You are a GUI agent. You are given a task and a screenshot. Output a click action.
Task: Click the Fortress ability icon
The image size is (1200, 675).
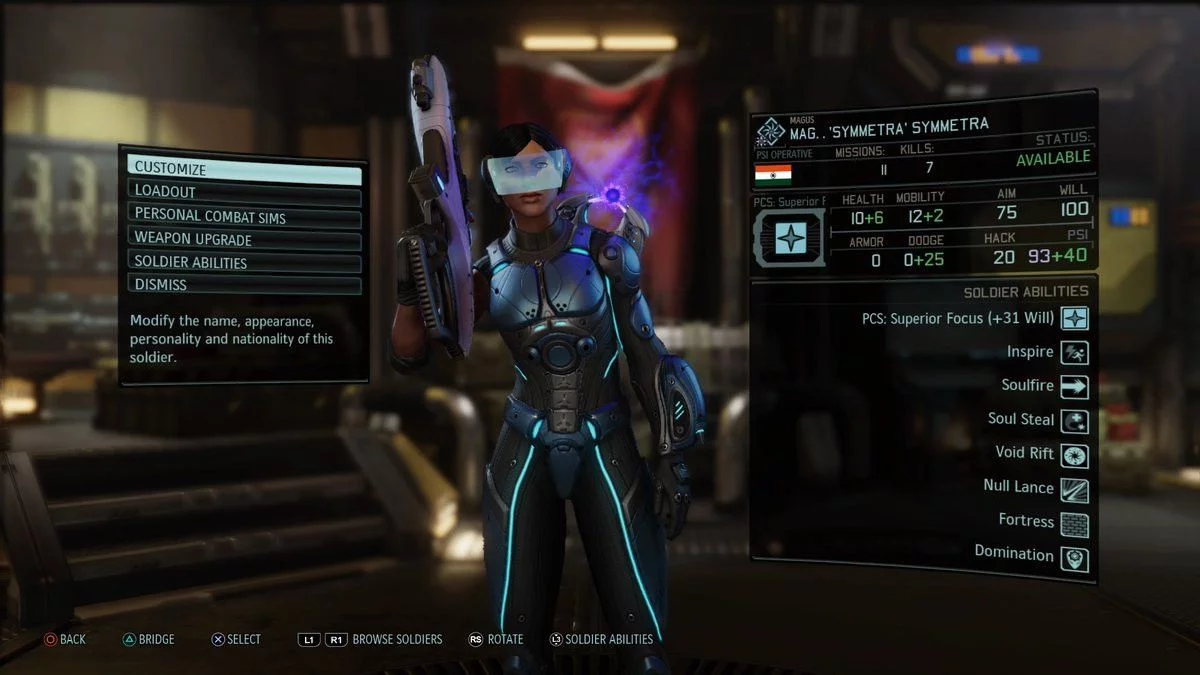tap(1075, 523)
